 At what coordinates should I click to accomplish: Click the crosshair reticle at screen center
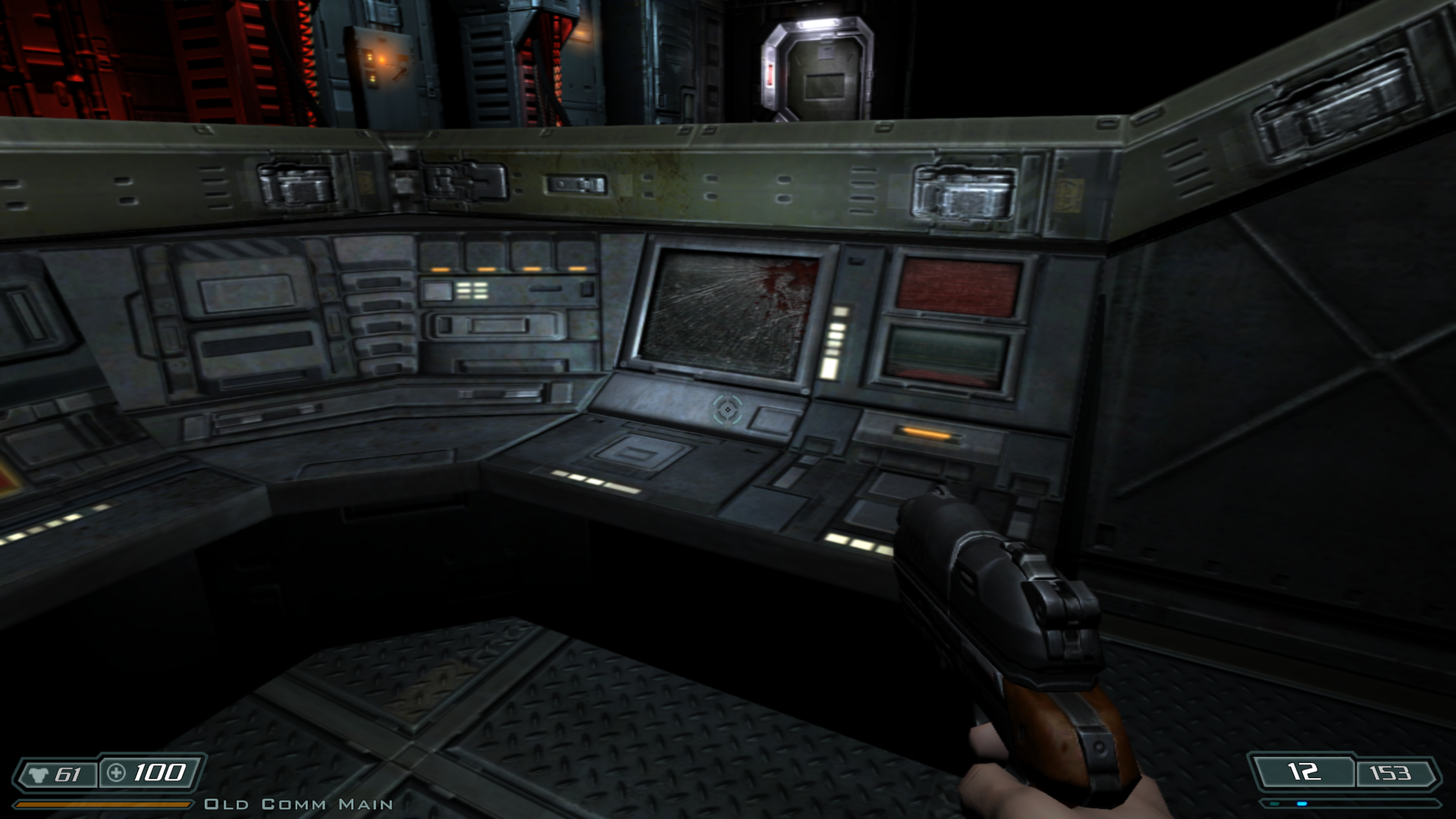(x=726, y=410)
